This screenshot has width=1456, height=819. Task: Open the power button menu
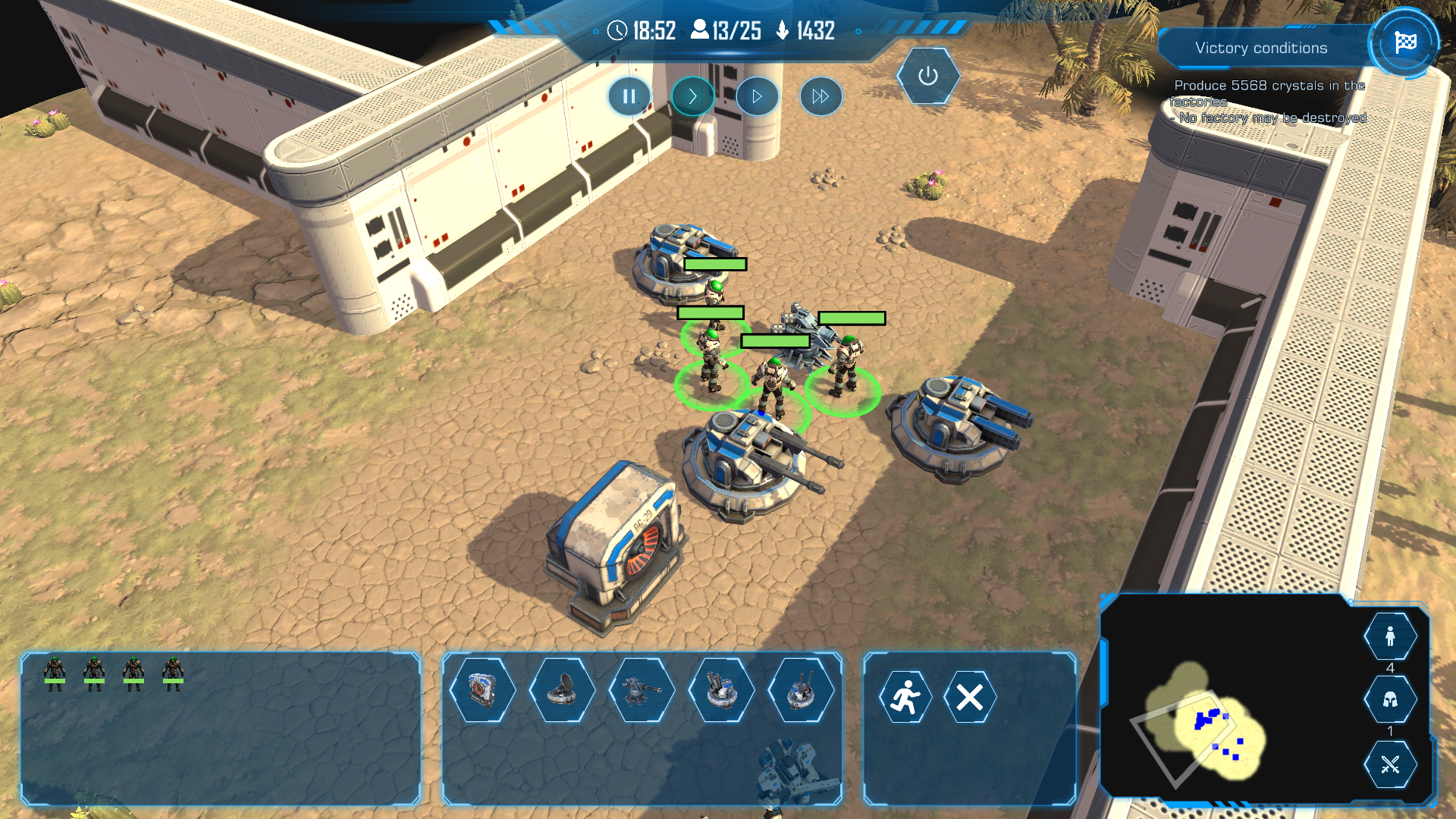coord(927,76)
